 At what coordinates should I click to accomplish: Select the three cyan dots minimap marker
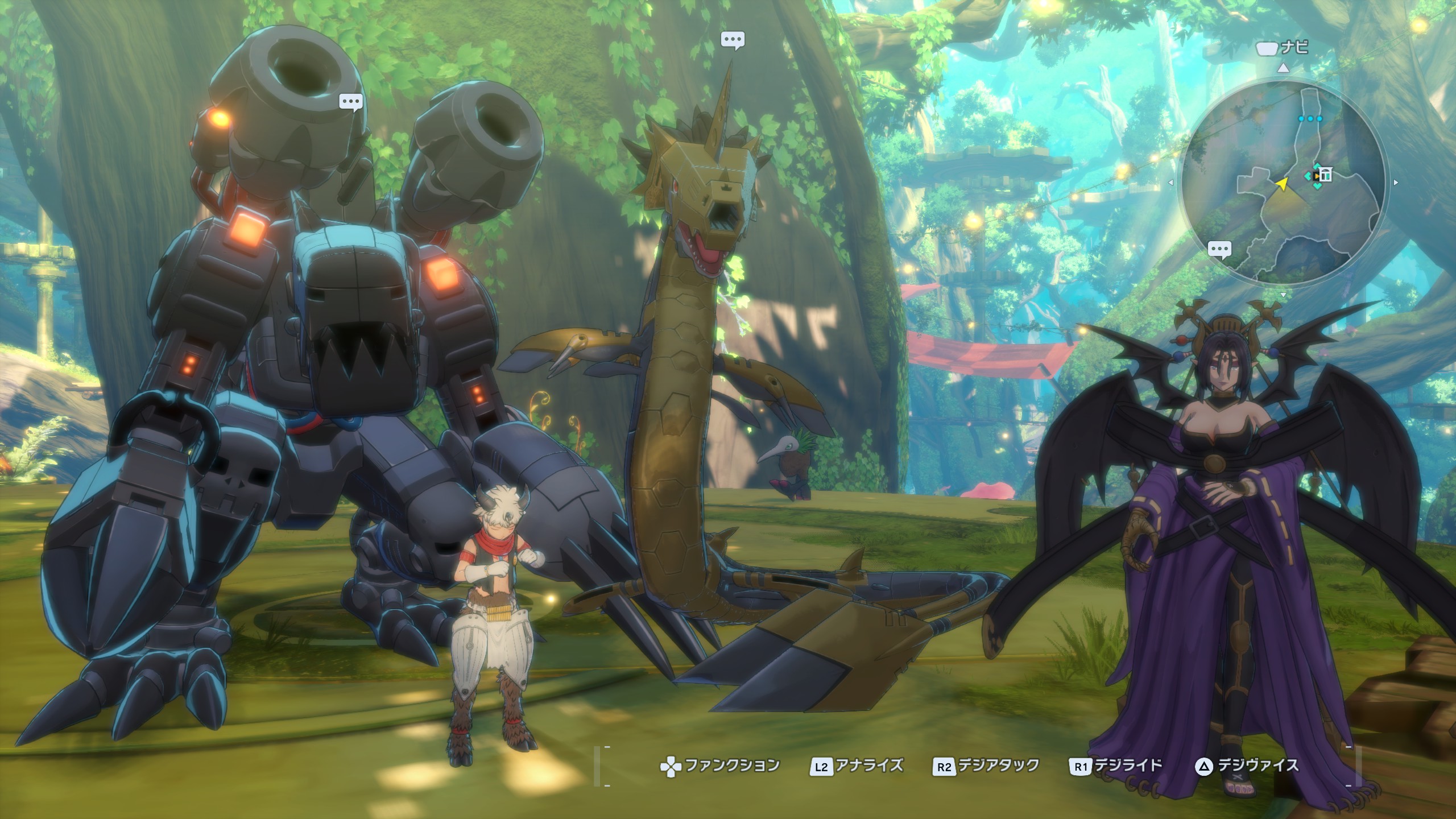[1310, 119]
